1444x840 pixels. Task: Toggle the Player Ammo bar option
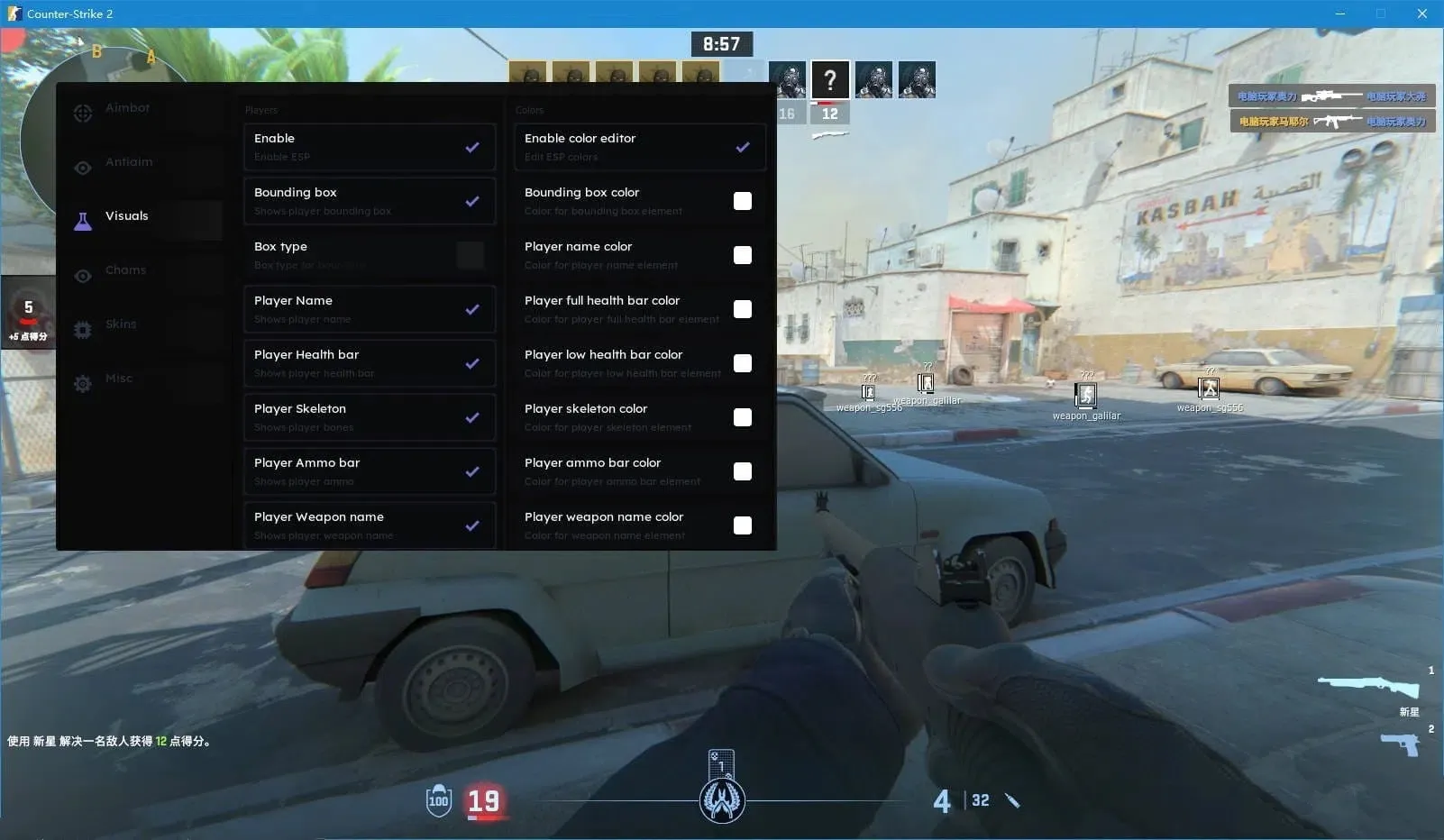coord(472,471)
